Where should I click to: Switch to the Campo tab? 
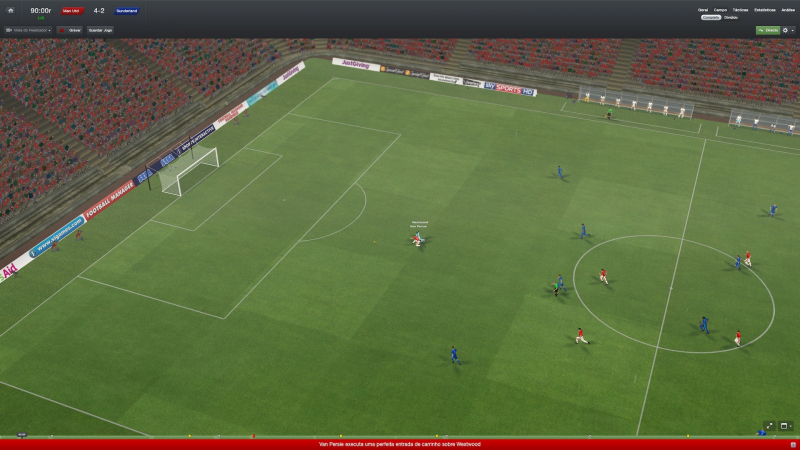(720, 10)
